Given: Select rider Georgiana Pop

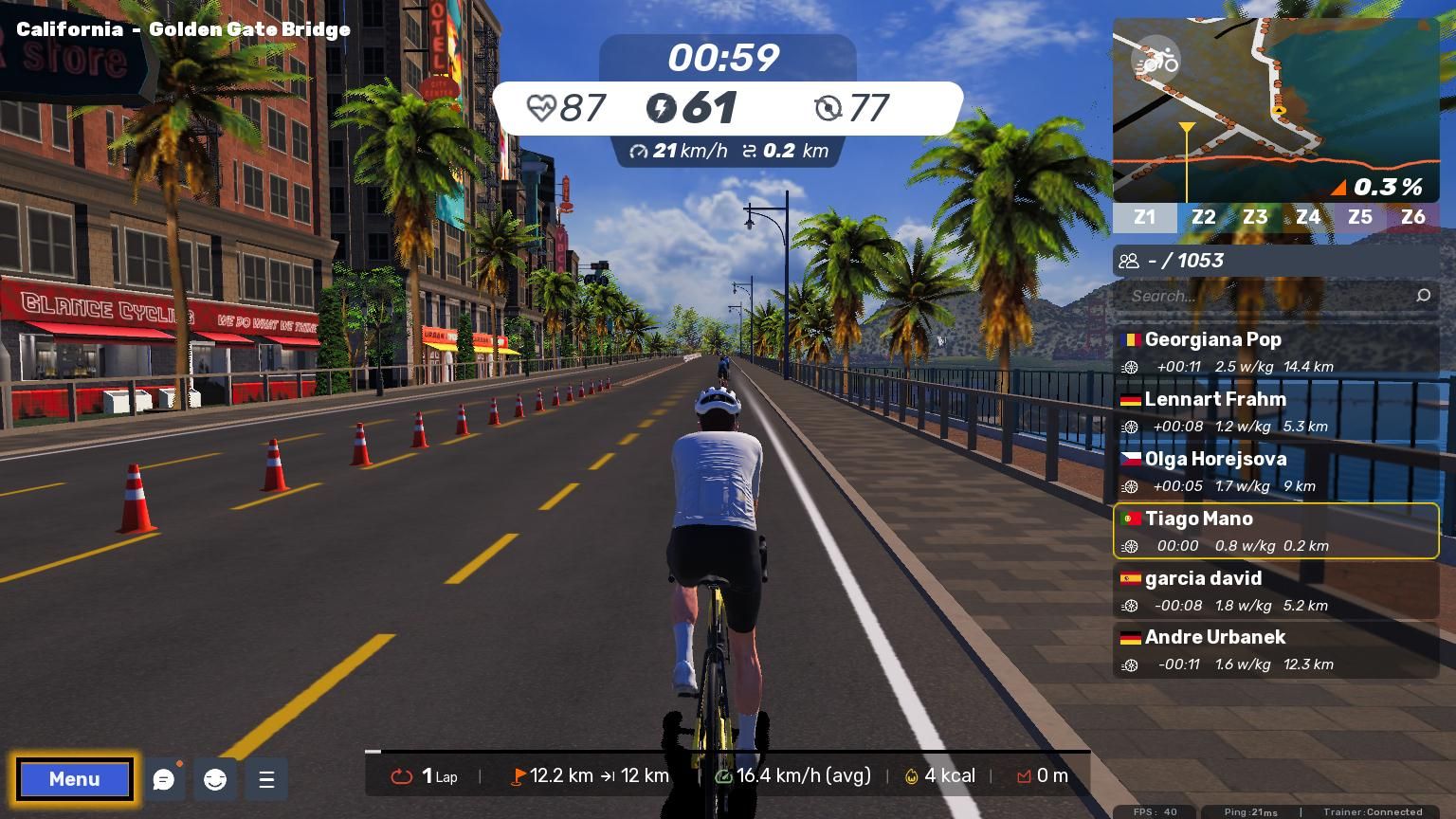Looking at the screenshot, I should [x=1276, y=351].
